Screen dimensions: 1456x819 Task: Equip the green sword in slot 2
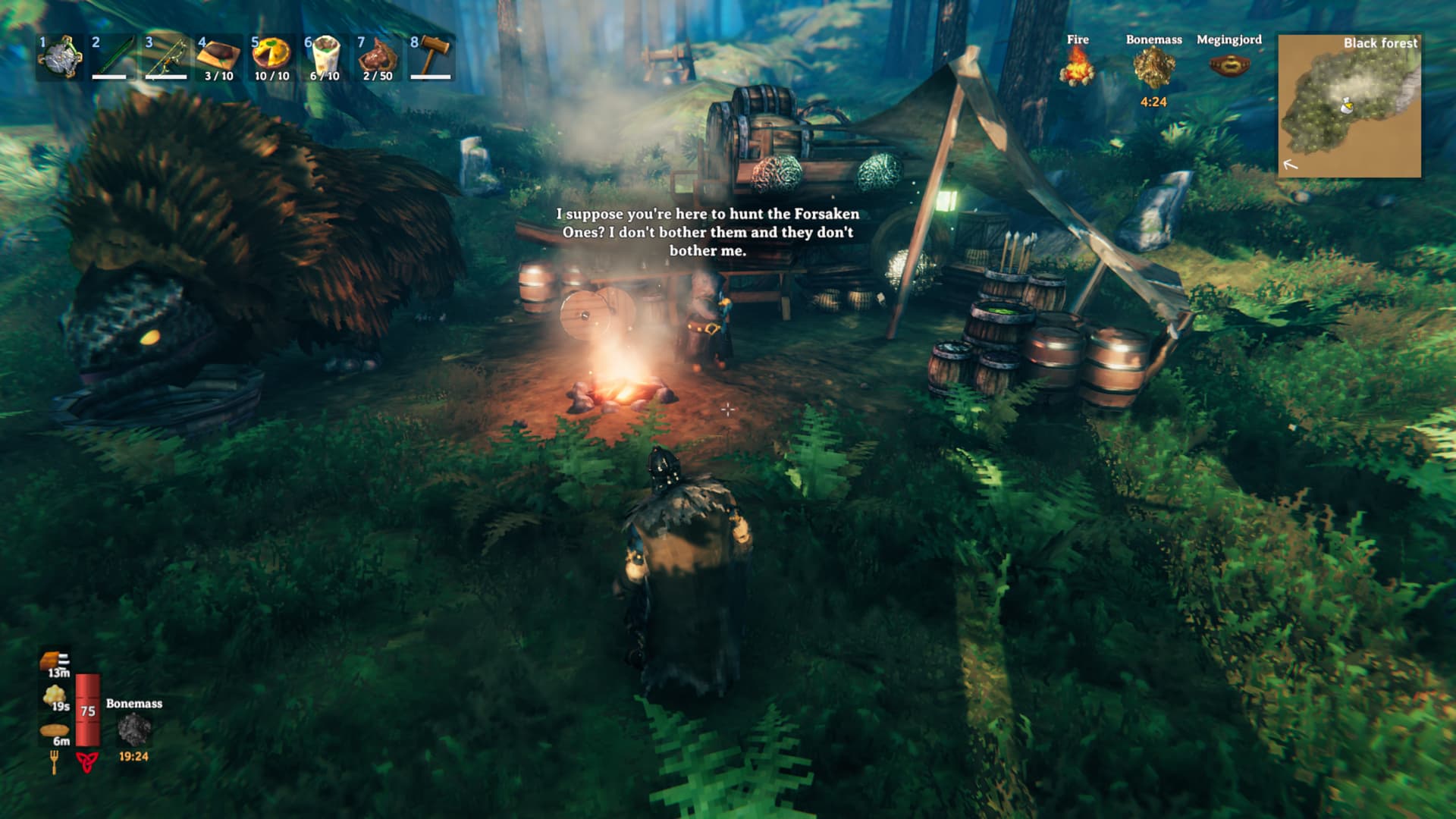pyautogui.click(x=112, y=57)
